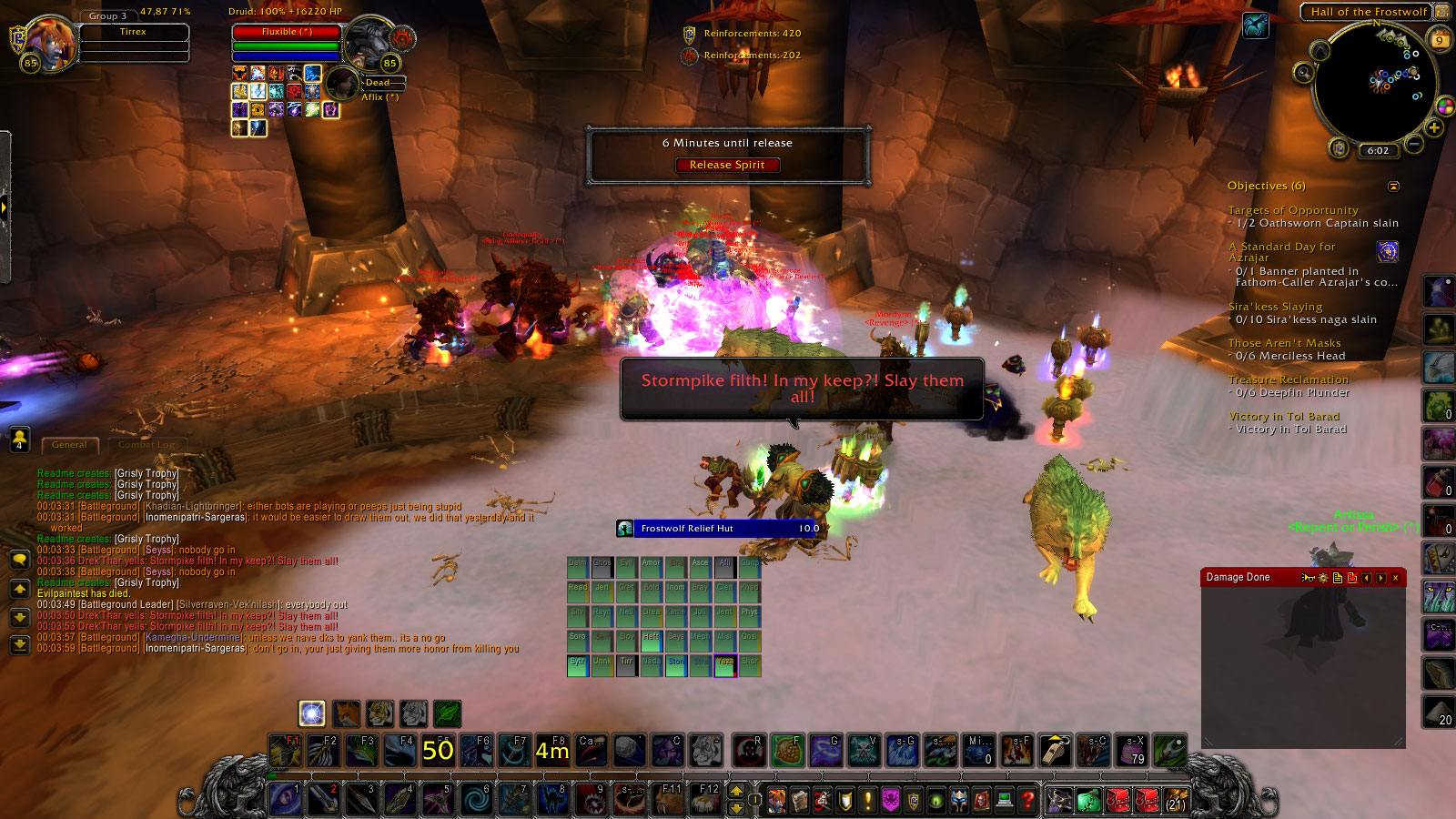This screenshot has width=1456, height=819.
Task: Select the Victory in Tol Barad objective
Action: pyautogui.click(x=1283, y=417)
